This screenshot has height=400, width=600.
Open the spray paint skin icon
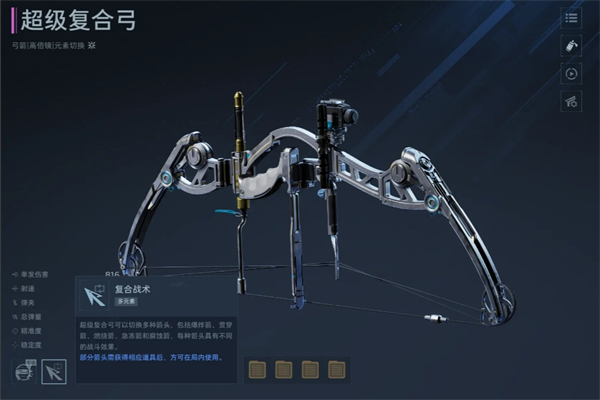tap(572, 46)
